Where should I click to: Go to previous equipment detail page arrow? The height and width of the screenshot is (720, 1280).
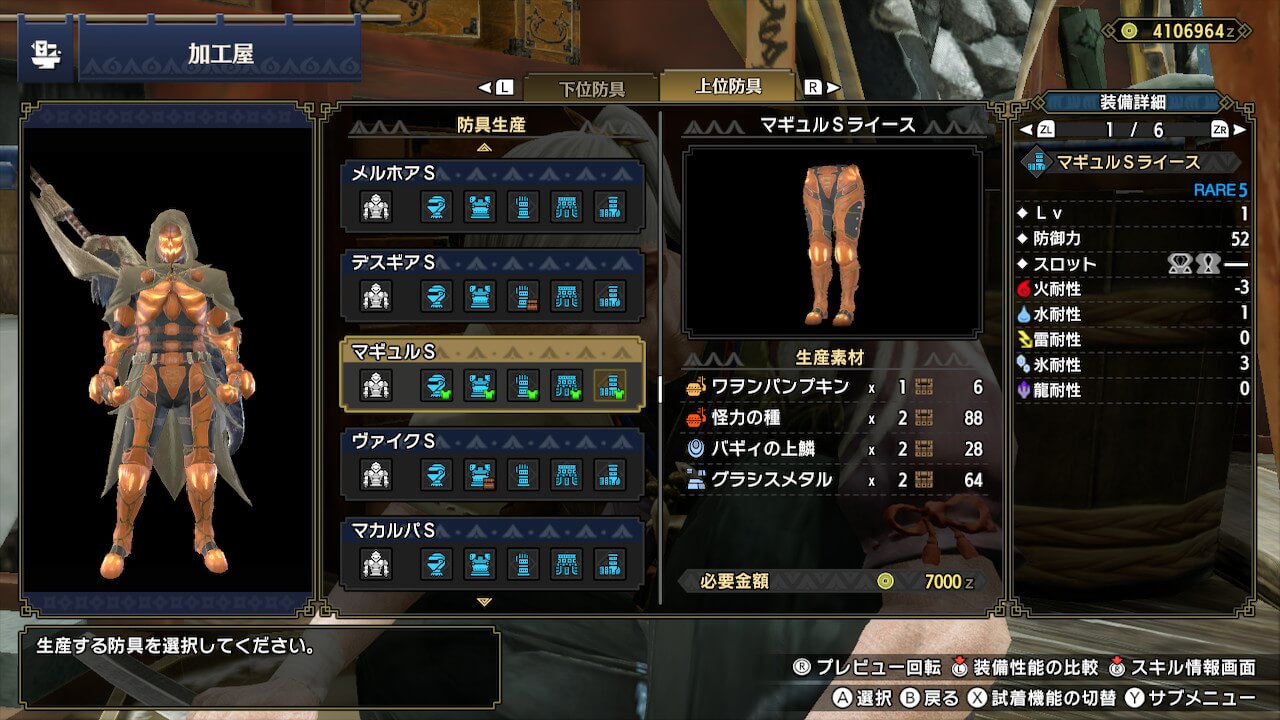pyautogui.click(x=1023, y=130)
